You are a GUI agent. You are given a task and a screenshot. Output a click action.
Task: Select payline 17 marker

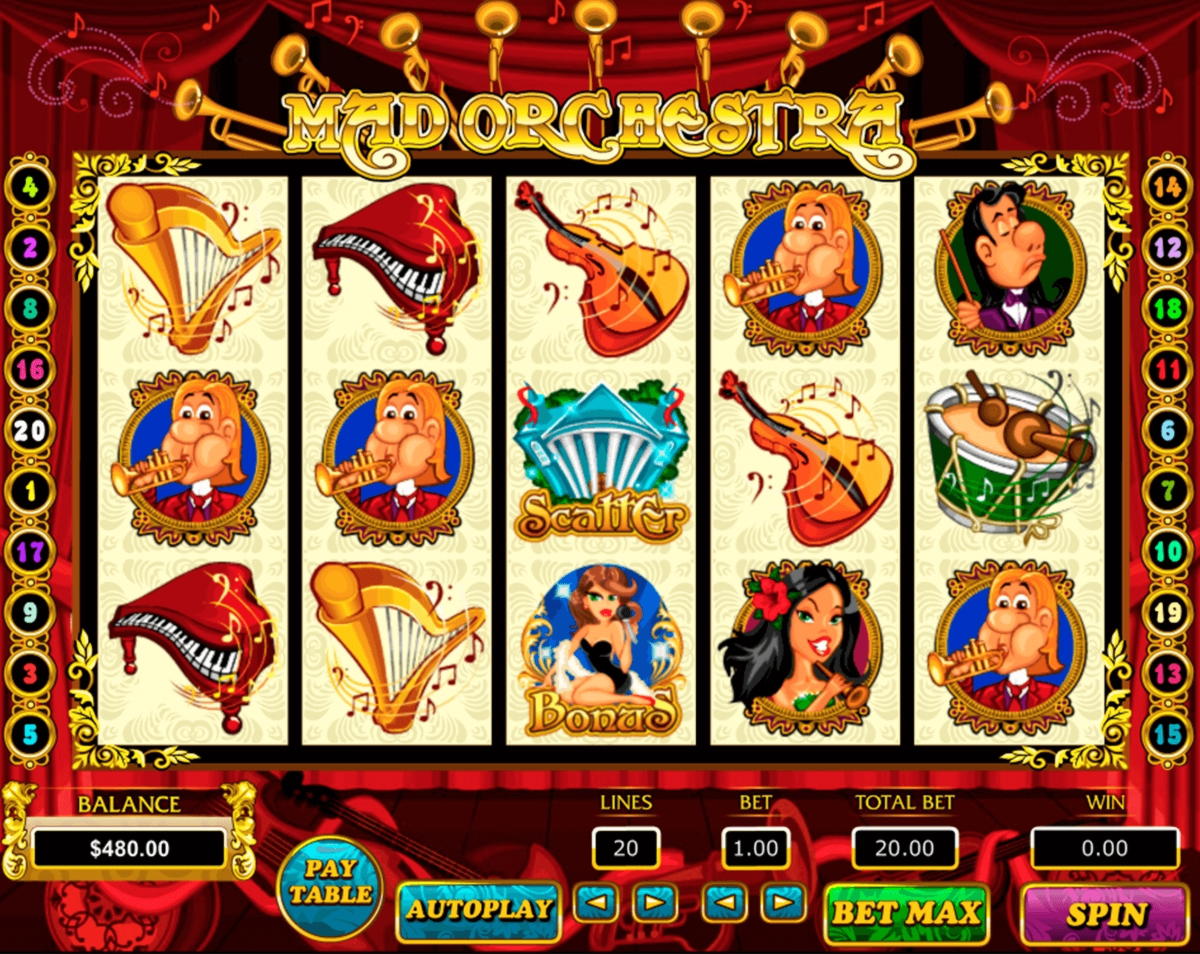point(31,552)
